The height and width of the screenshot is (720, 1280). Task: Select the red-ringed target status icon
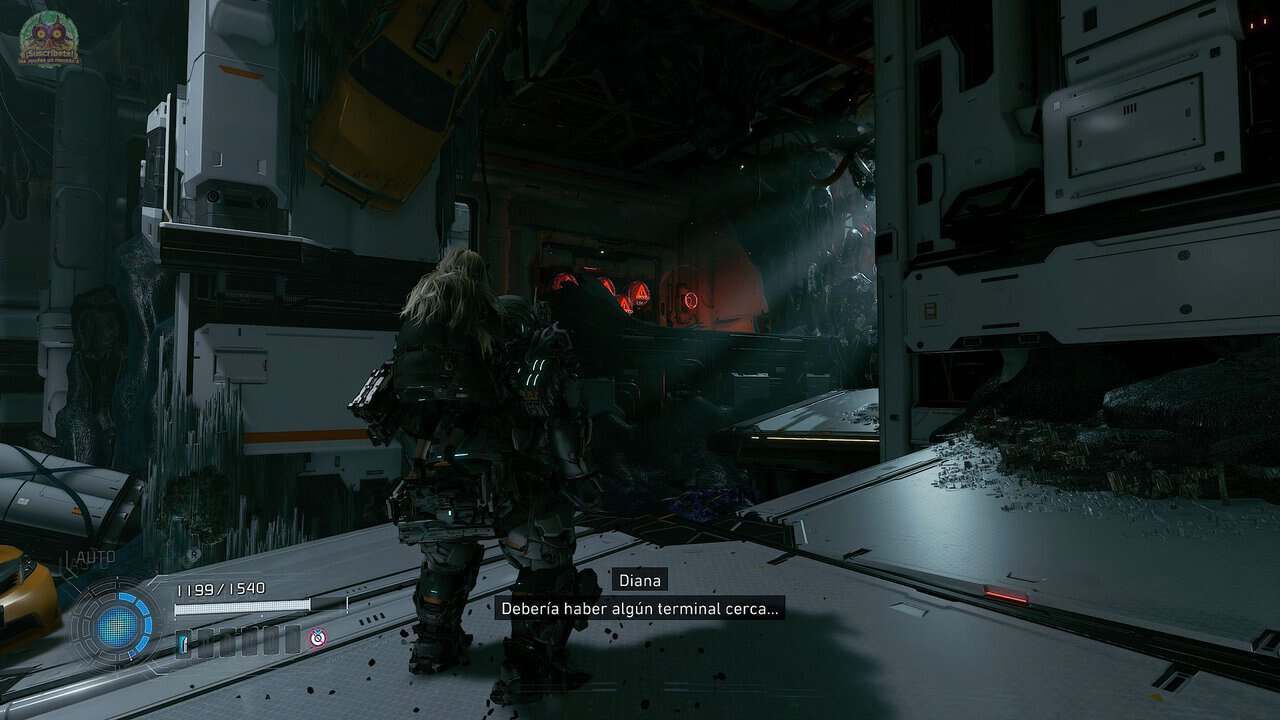tap(318, 637)
